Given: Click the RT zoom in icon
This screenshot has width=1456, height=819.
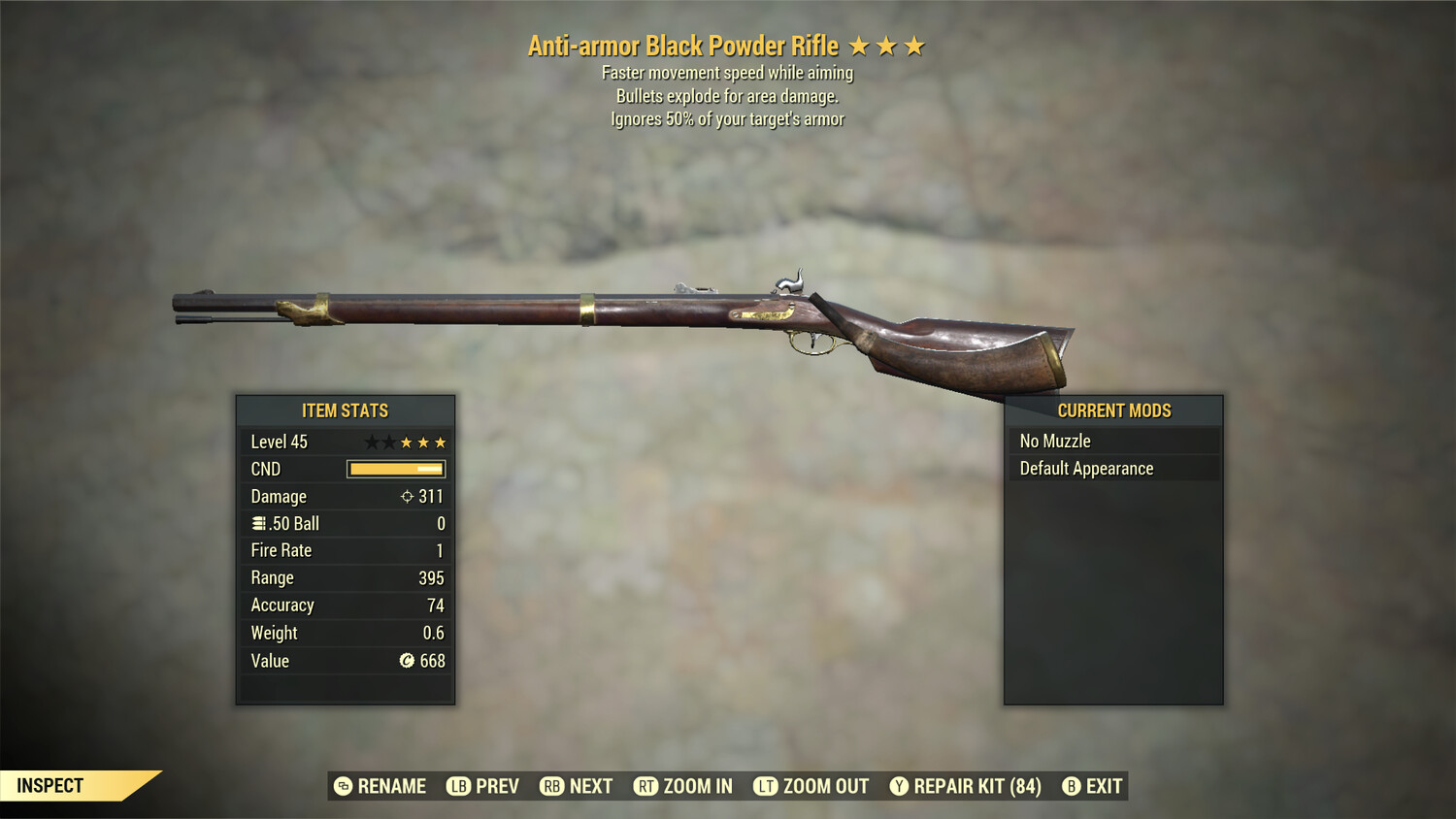Looking at the screenshot, I should click(x=644, y=786).
